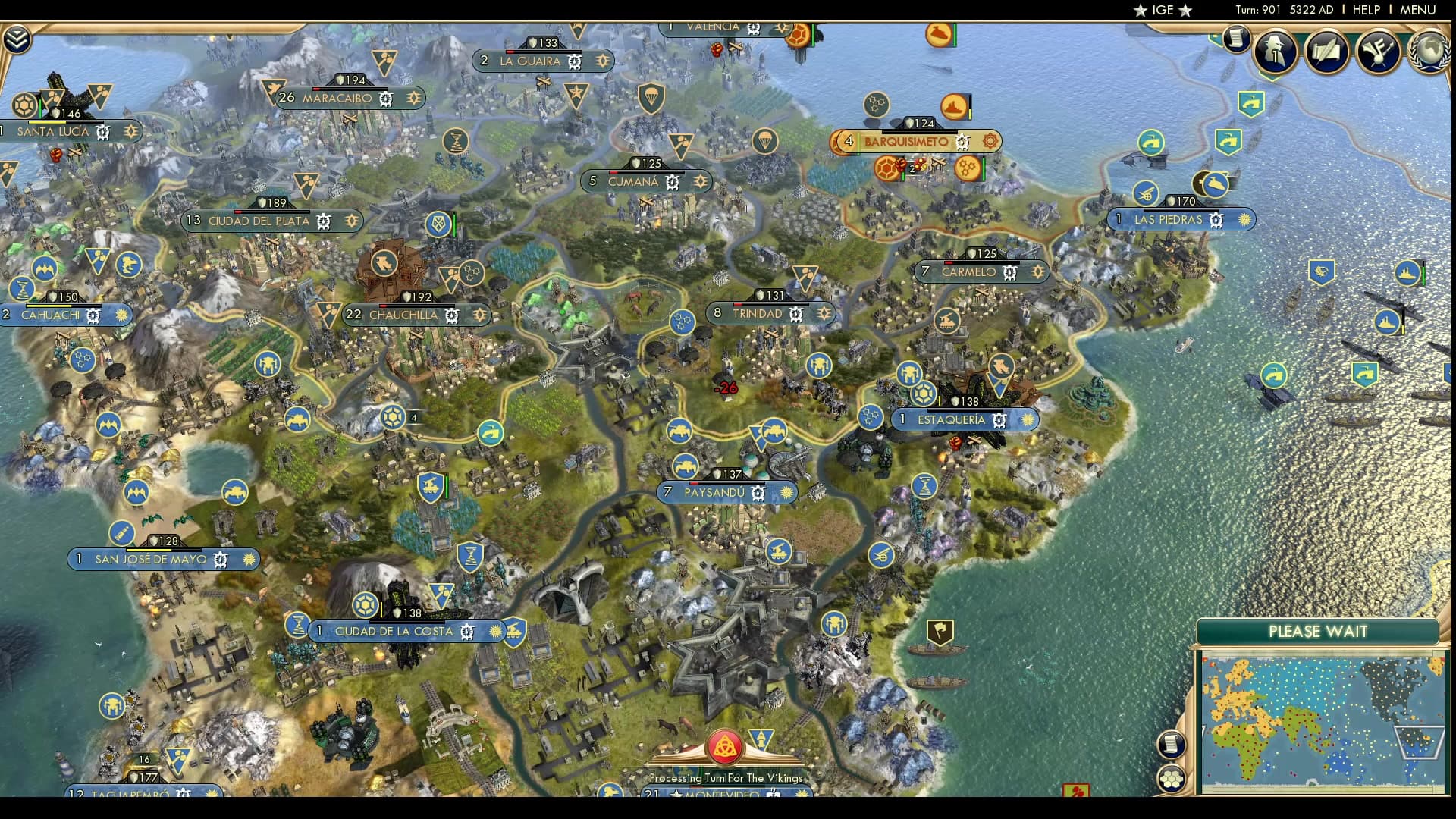Open the HELP menu
Image resolution: width=1456 pixels, height=819 pixels.
[x=1365, y=10]
